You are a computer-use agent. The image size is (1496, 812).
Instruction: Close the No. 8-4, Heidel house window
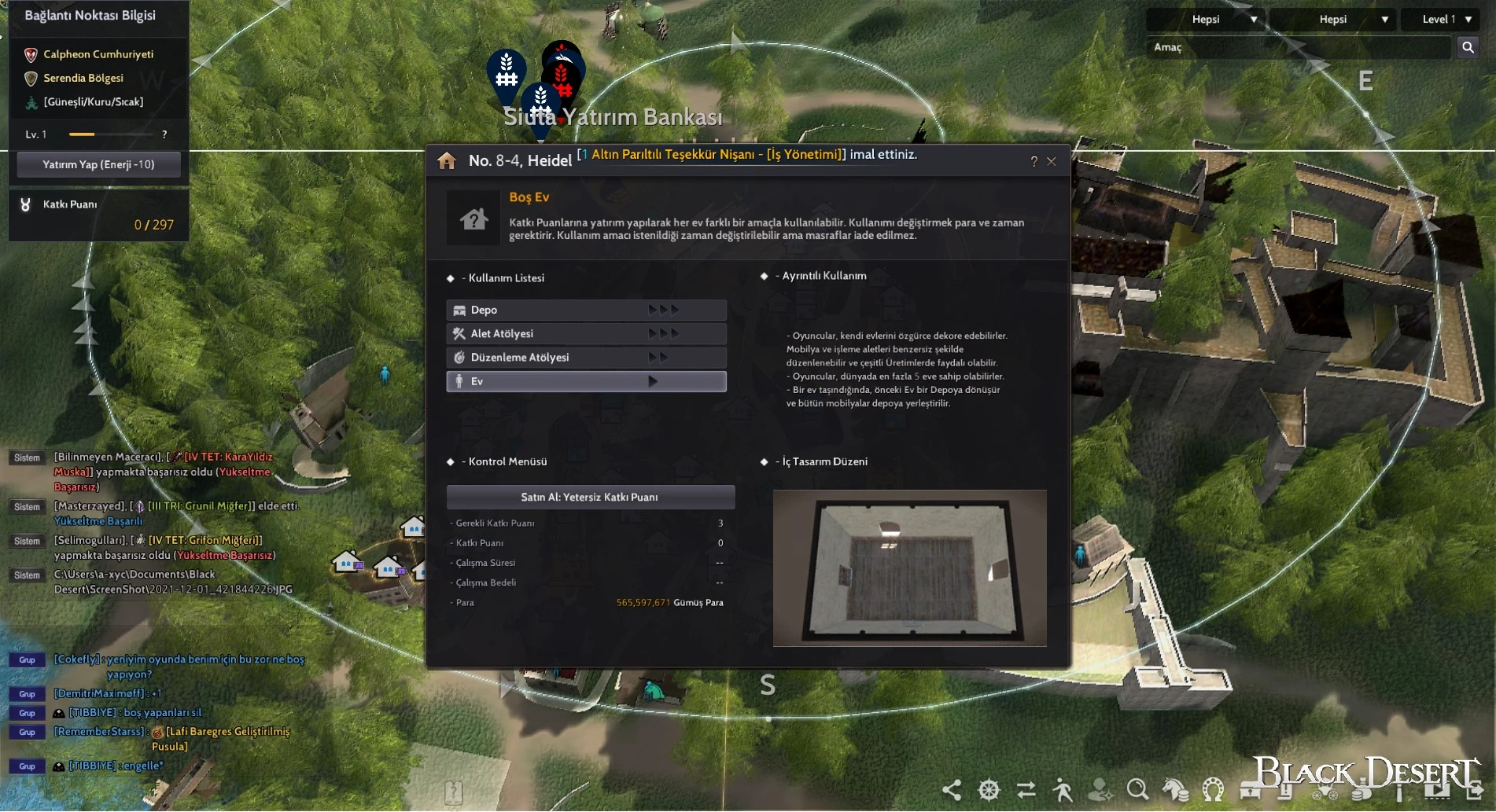(x=1052, y=161)
